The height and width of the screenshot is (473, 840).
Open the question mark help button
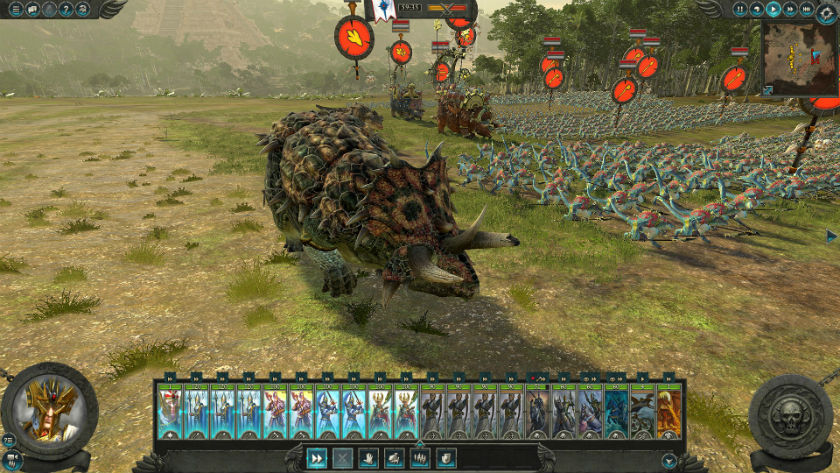click(x=67, y=9)
